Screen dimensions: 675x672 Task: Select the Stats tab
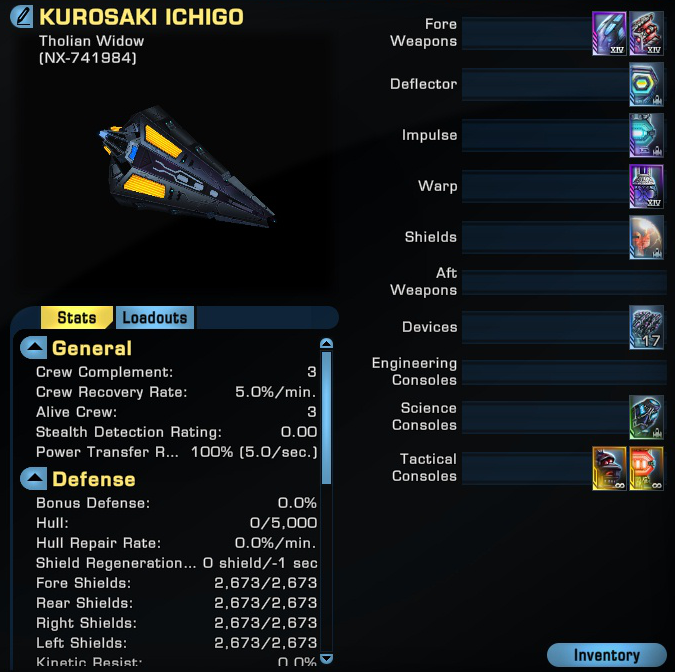click(76, 318)
